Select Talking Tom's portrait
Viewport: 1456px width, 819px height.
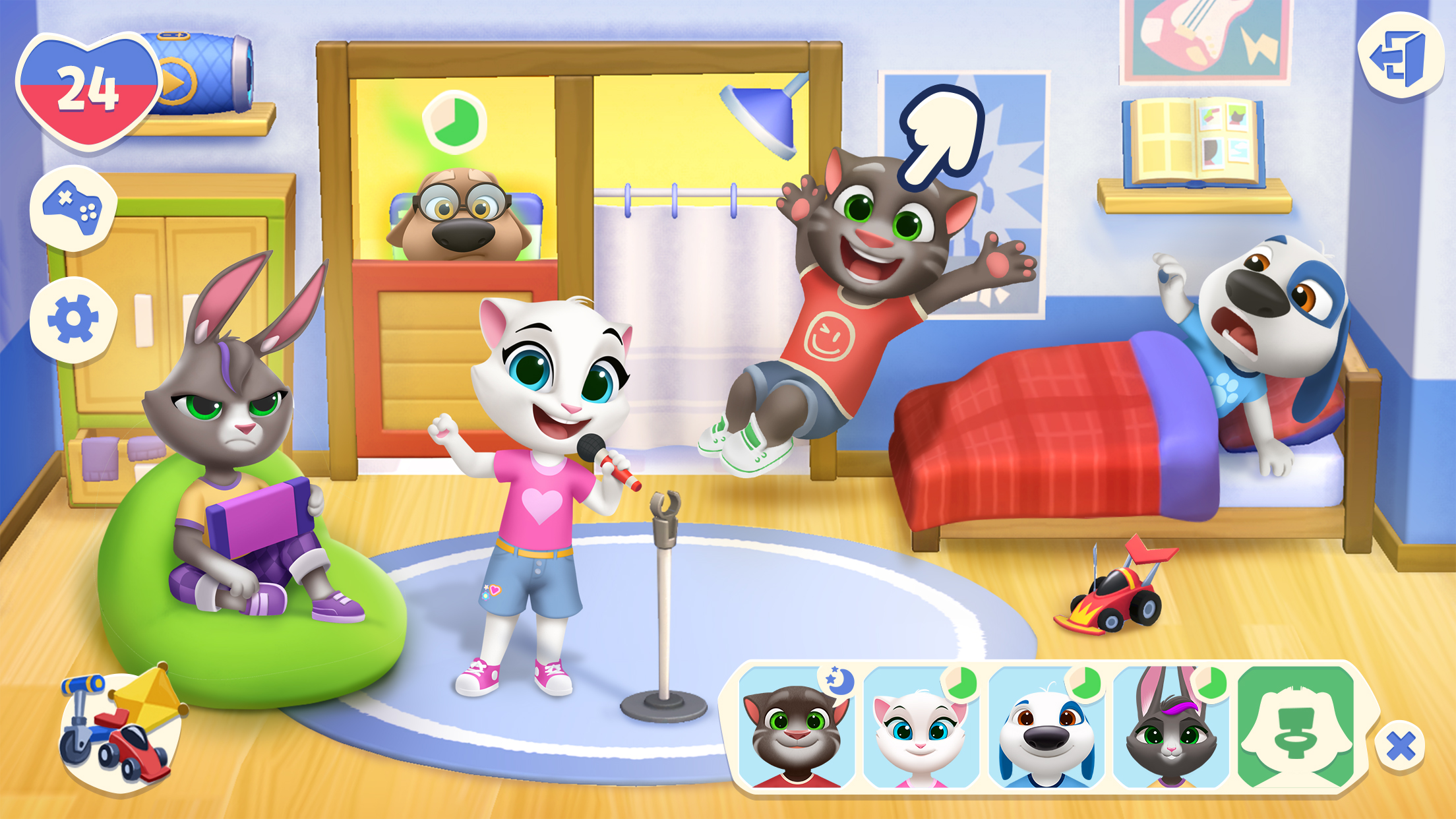797,729
